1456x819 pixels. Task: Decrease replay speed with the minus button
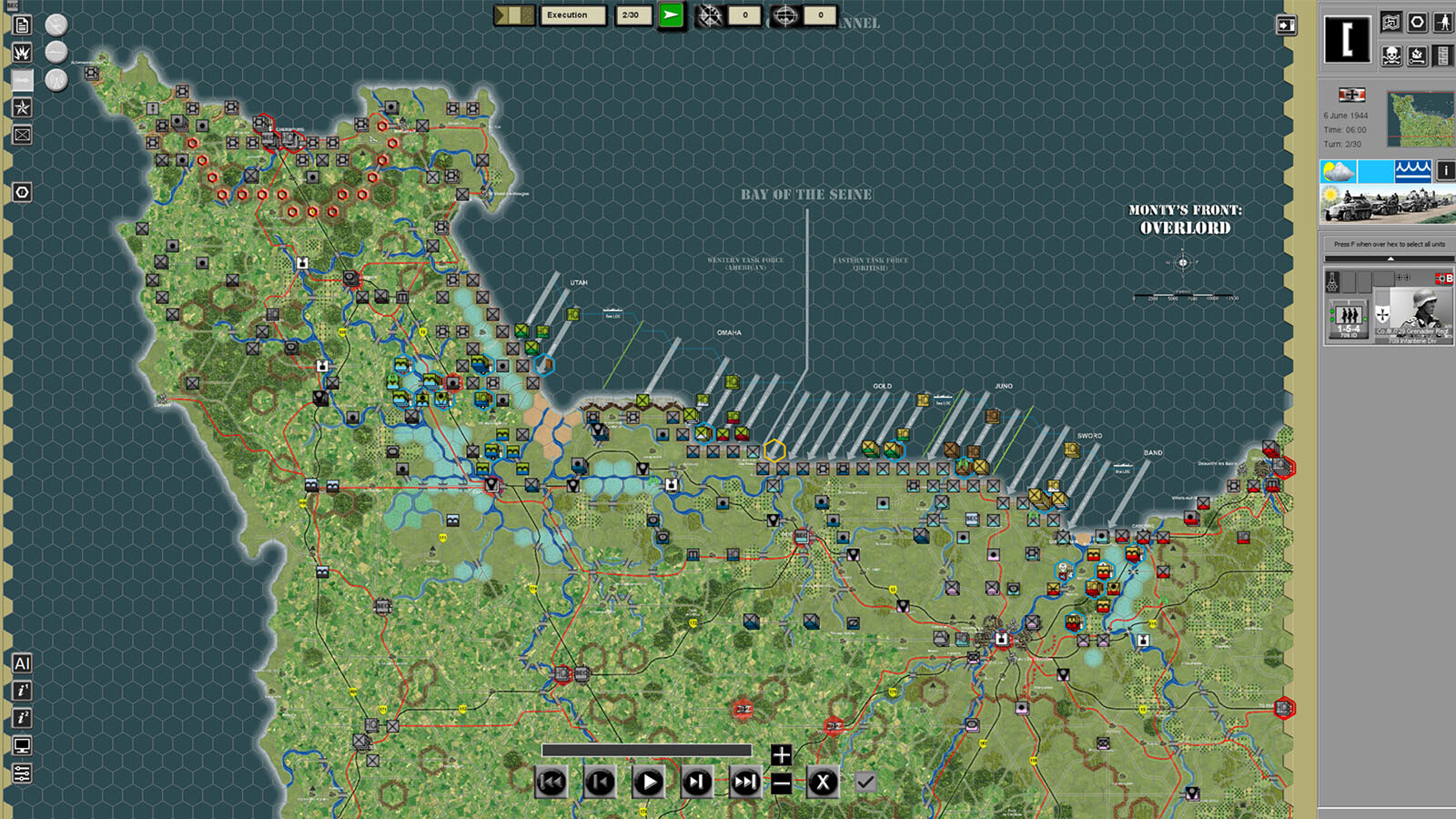click(x=781, y=783)
